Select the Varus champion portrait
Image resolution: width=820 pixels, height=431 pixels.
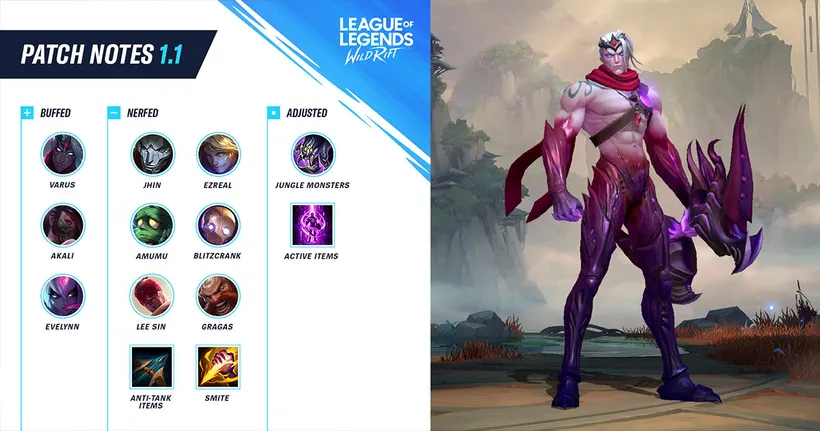coord(64,154)
